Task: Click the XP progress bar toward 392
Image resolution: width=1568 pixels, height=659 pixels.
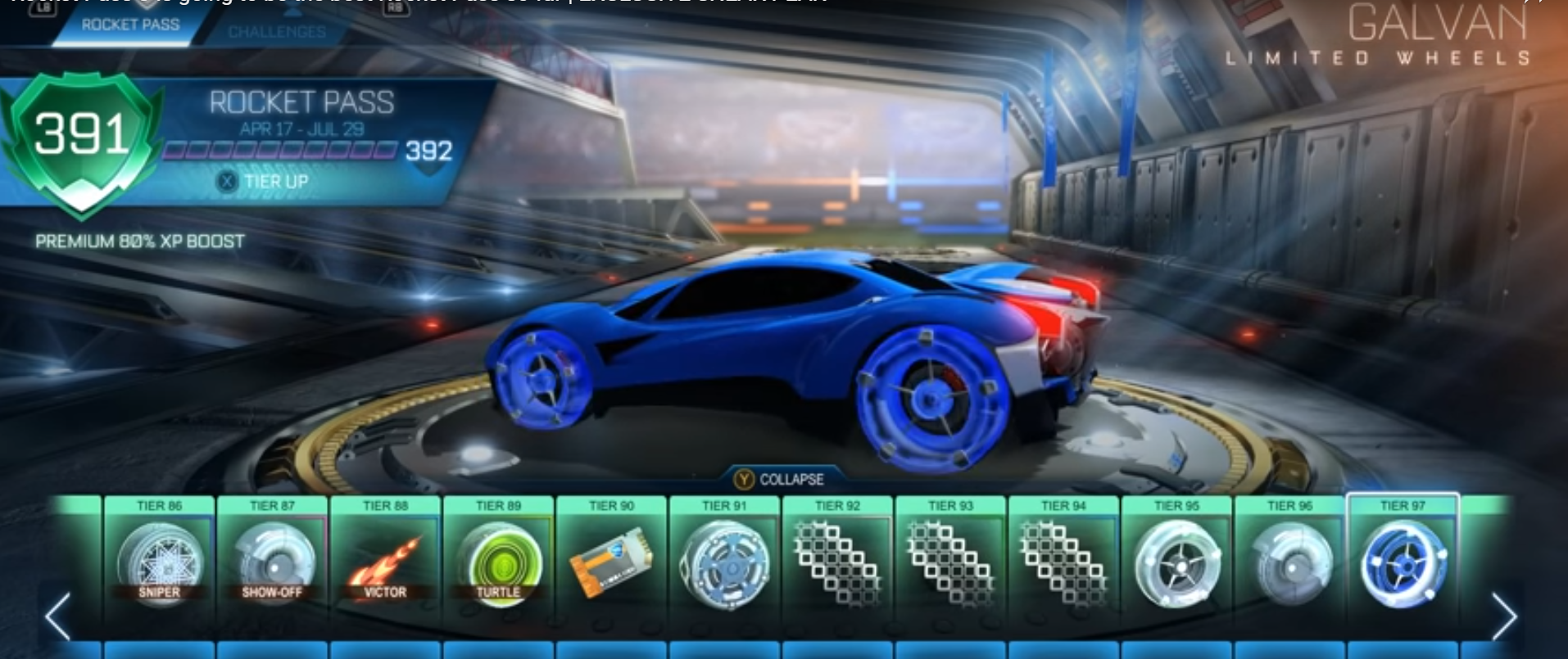Action: click(x=279, y=150)
